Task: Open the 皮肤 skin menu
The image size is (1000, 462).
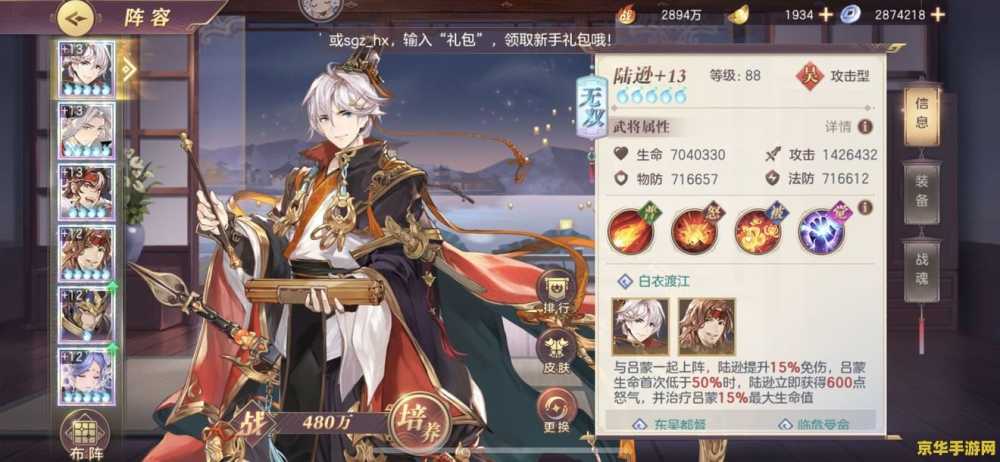Action: [x=556, y=350]
